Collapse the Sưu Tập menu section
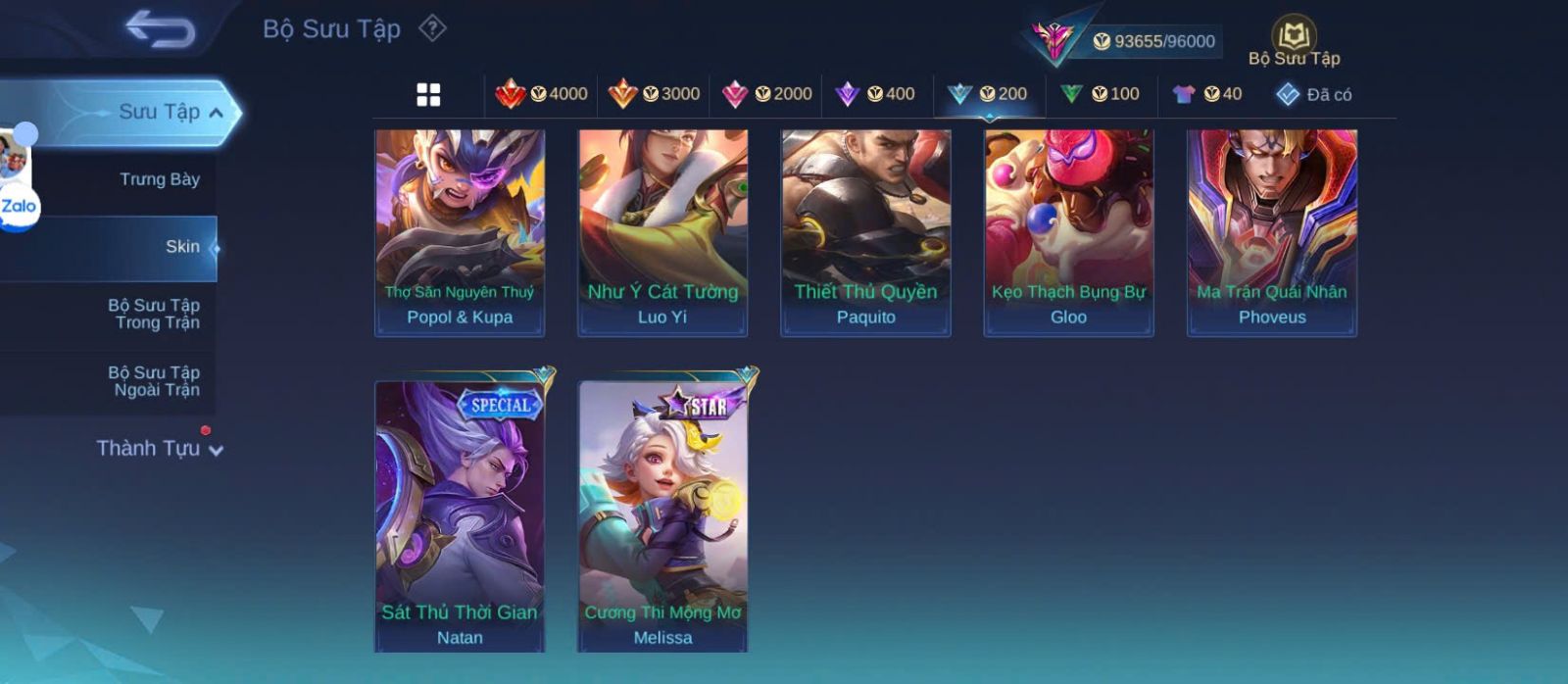 pyautogui.click(x=216, y=113)
